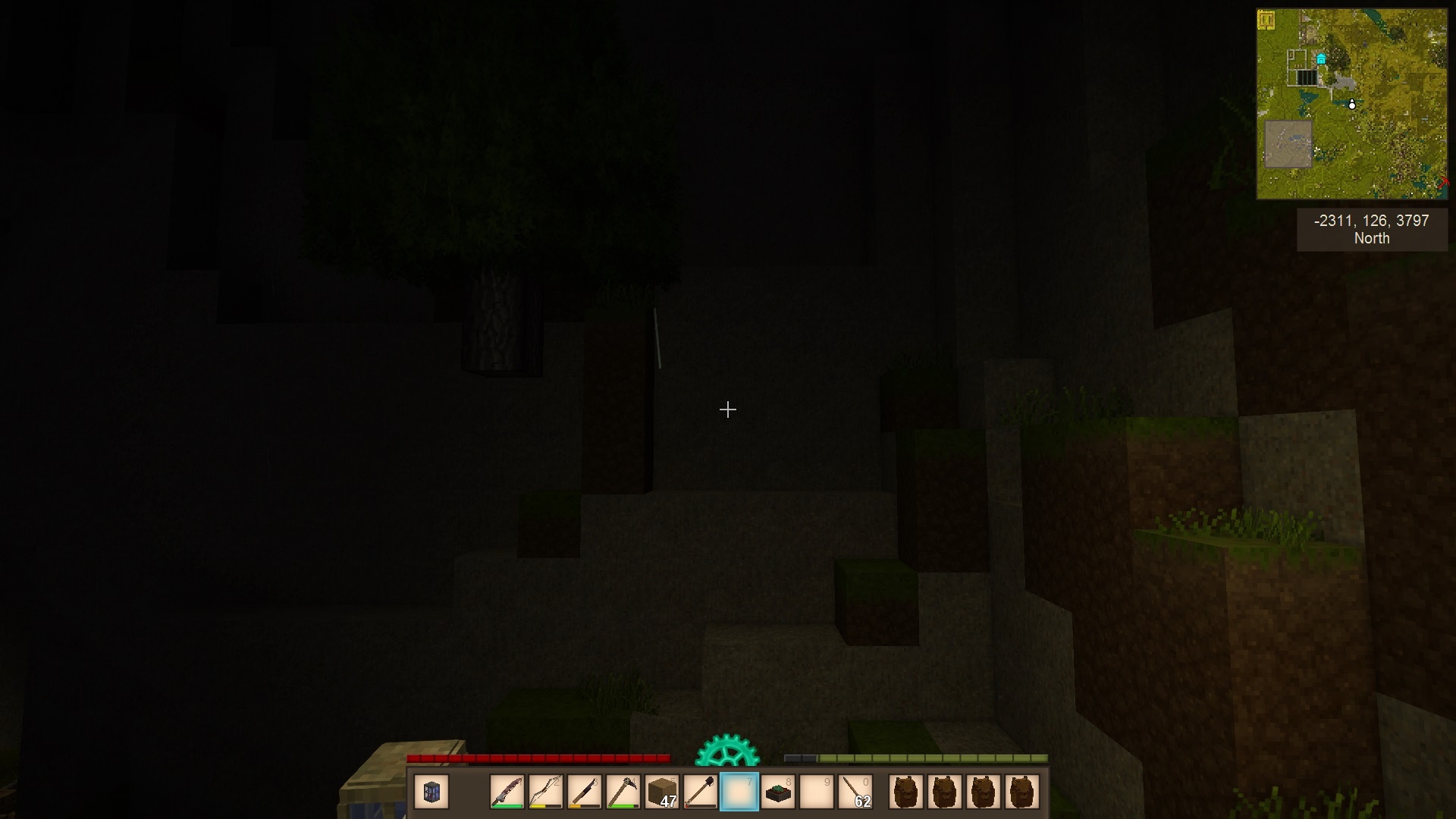1456x819 pixels.
Task: Click the white player marker on minimap
Action: [1352, 105]
